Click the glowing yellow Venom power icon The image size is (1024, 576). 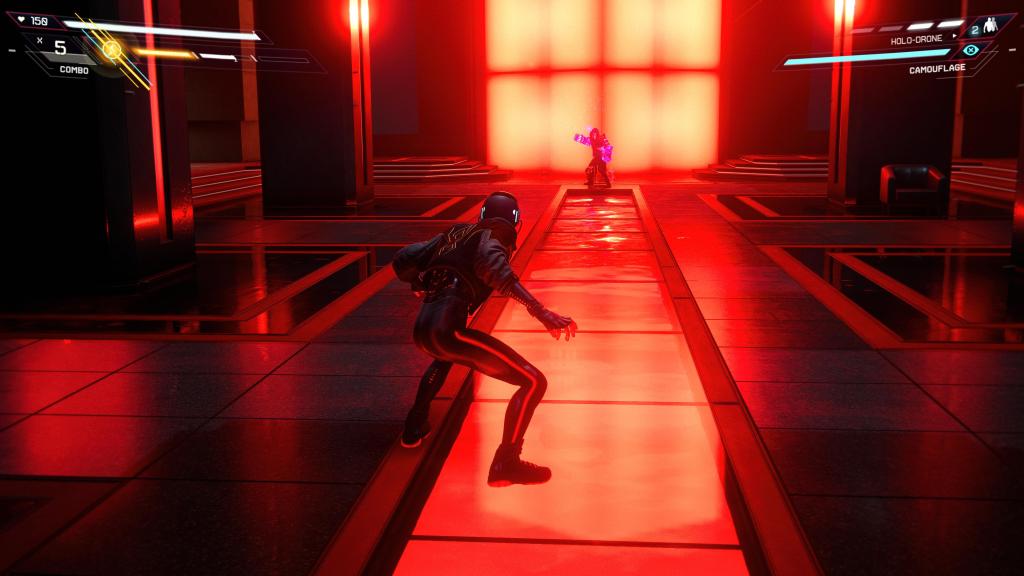(112, 48)
